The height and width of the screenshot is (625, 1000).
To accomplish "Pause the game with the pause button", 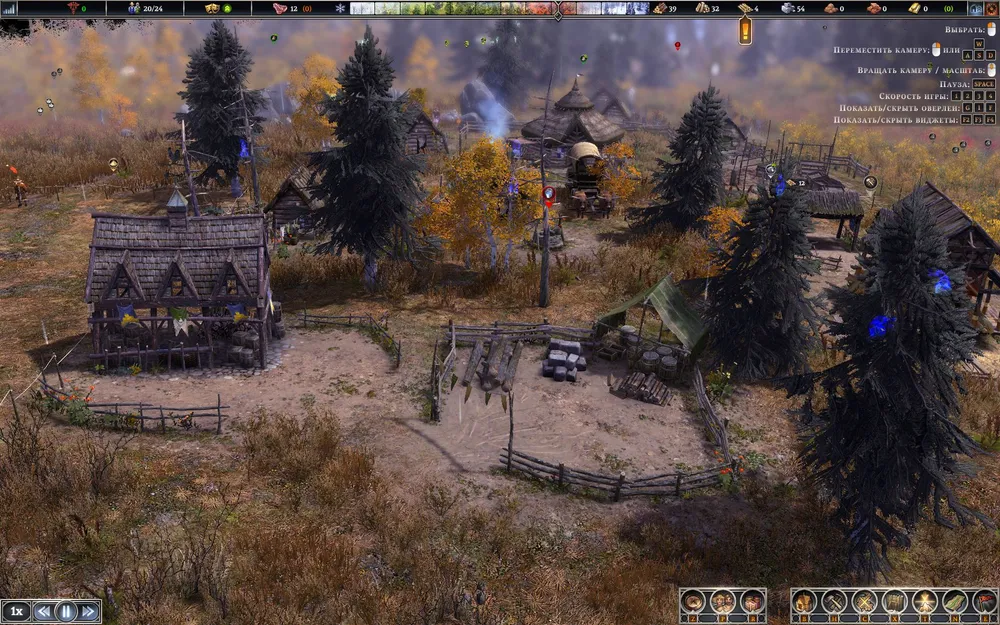I will coord(66,610).
